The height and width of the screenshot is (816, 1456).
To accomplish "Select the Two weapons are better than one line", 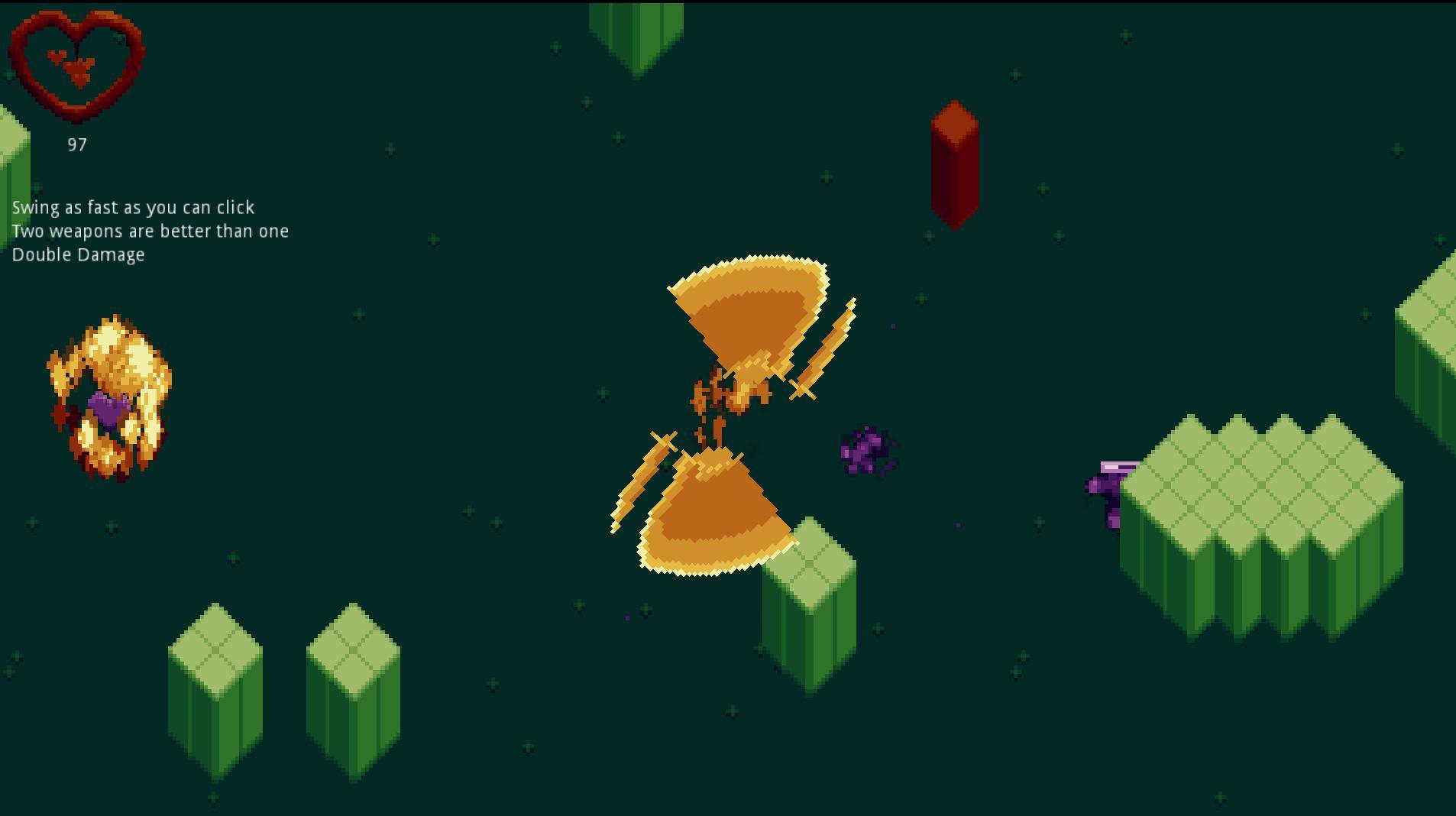I will click(x=152, y=231).
